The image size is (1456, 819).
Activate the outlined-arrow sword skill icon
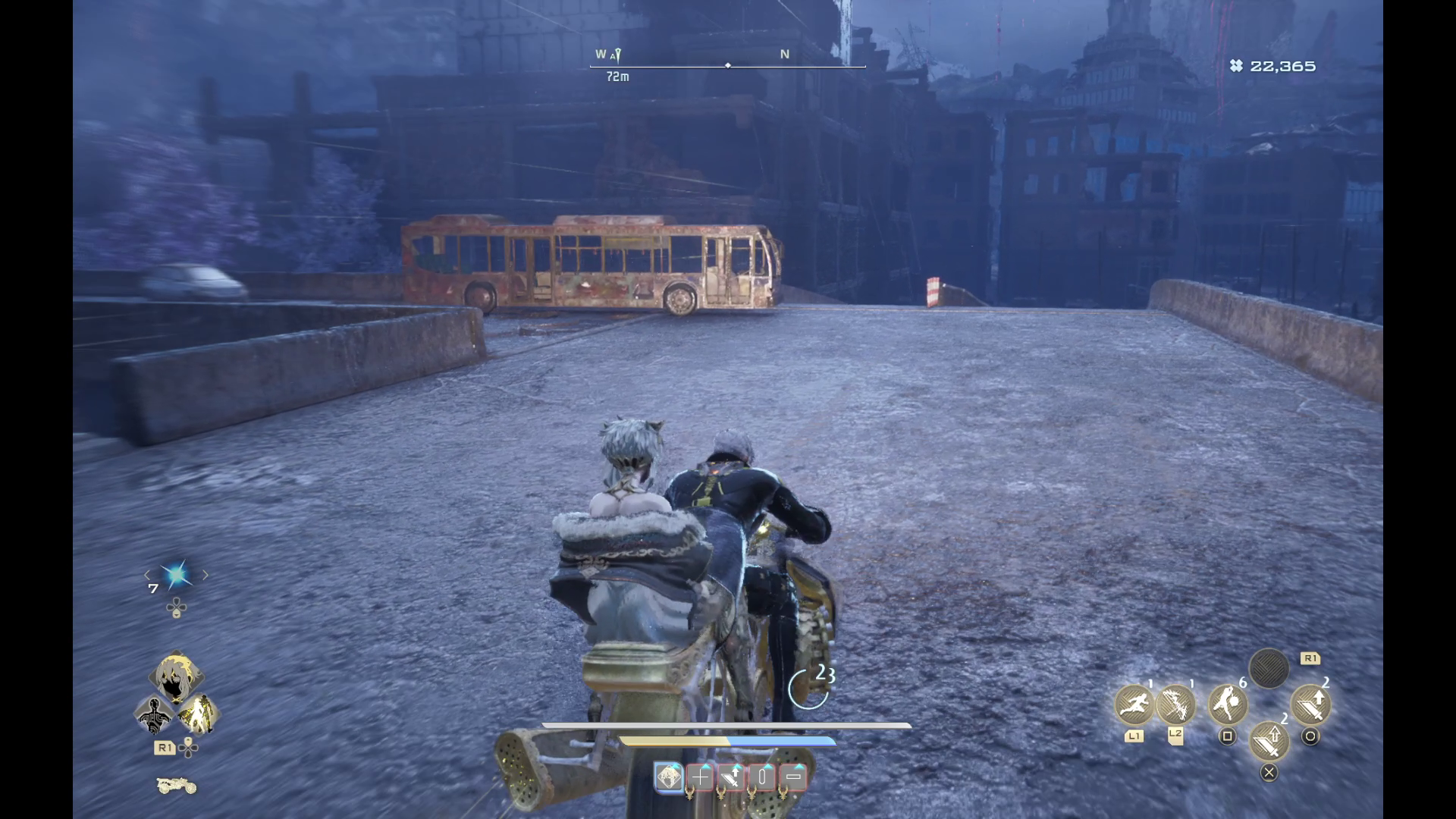click(x=1269, y=740)
